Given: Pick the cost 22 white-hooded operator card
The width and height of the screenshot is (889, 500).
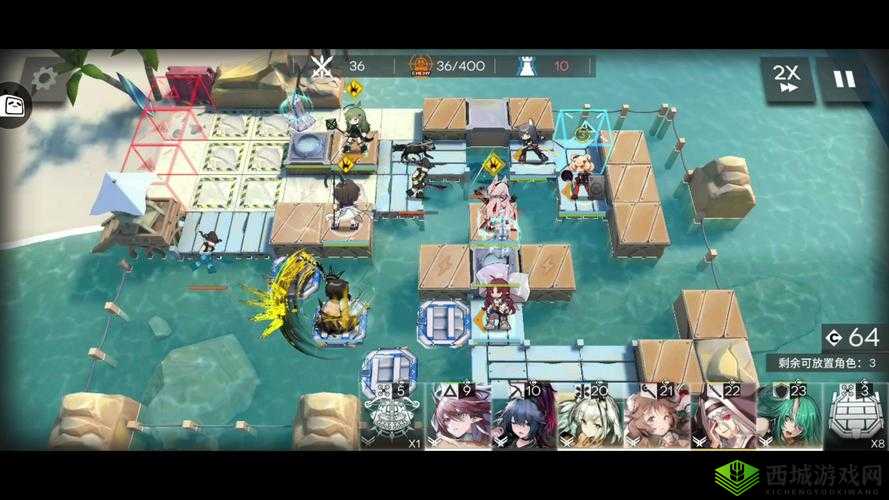Looking at the screenshot, I should [x=722, y=415].
